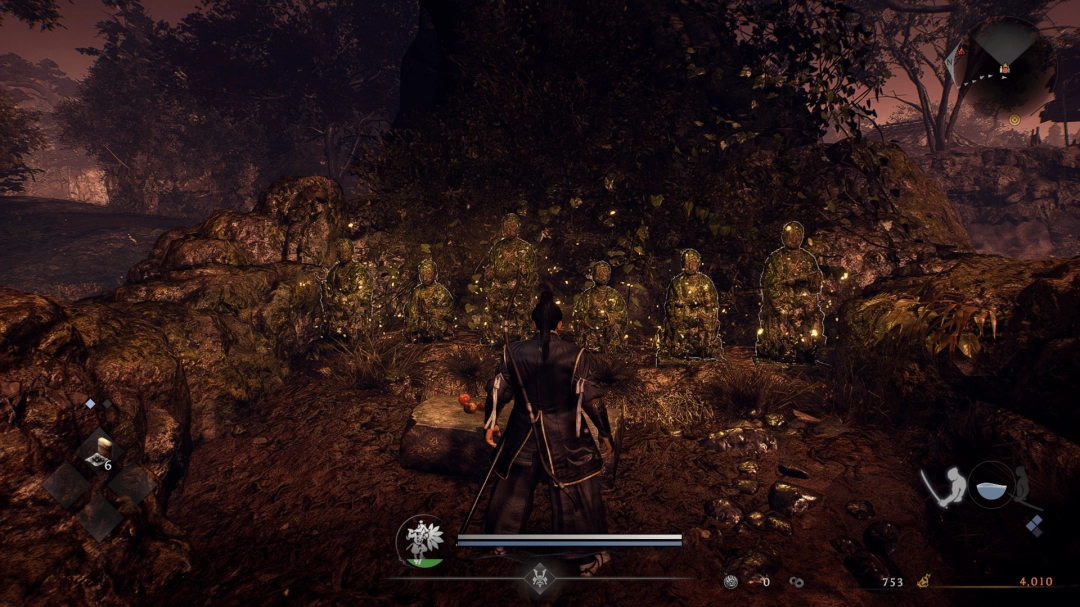The image size is (1080, 607).
Task: Select the gold karma flame icon
Action: [x=923, y=581]
